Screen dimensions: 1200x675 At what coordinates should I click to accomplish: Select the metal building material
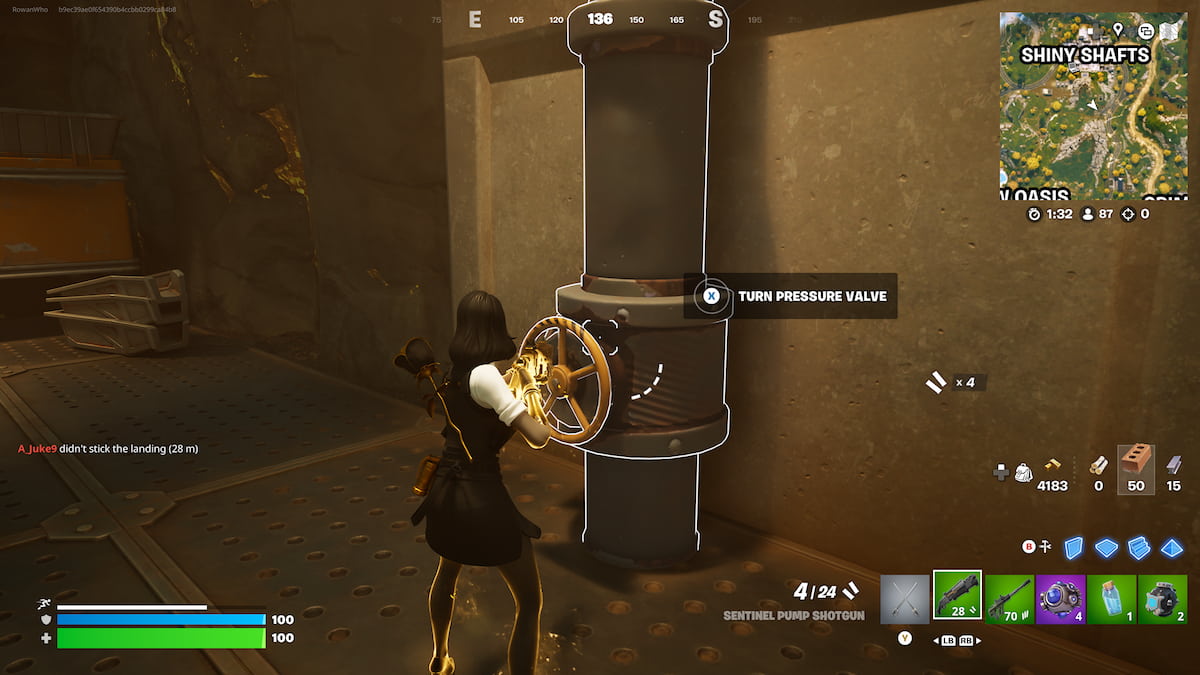[1173, 464]
